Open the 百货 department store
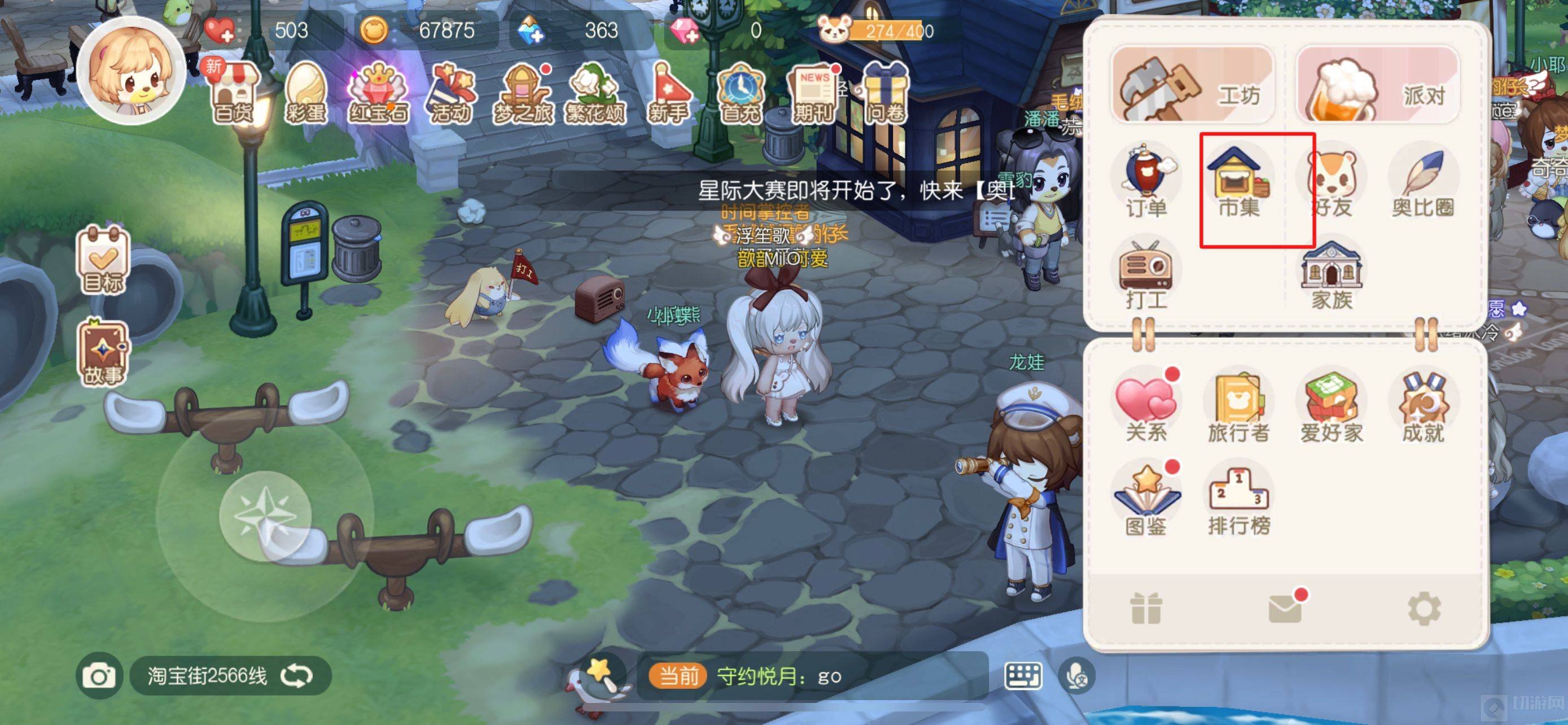Screen dimensions: 1568x725 click(x=233, y=94)
